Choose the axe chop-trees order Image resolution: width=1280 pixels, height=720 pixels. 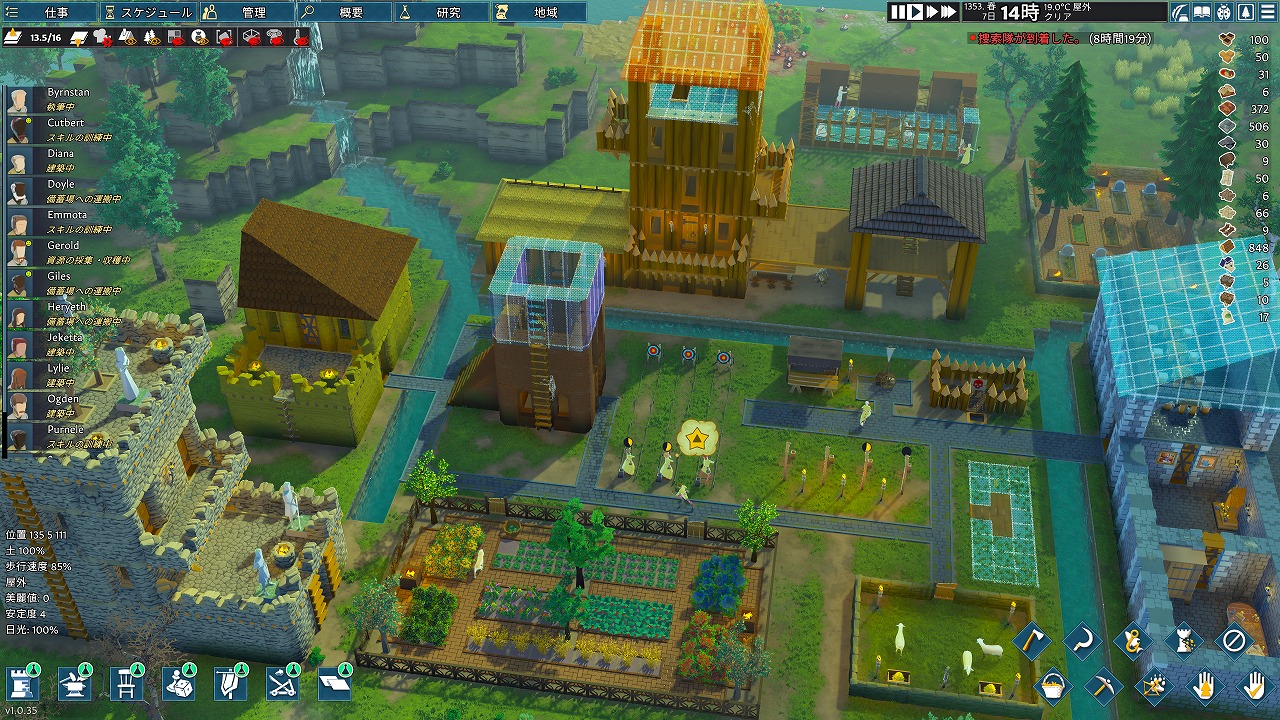point(1031,640)
